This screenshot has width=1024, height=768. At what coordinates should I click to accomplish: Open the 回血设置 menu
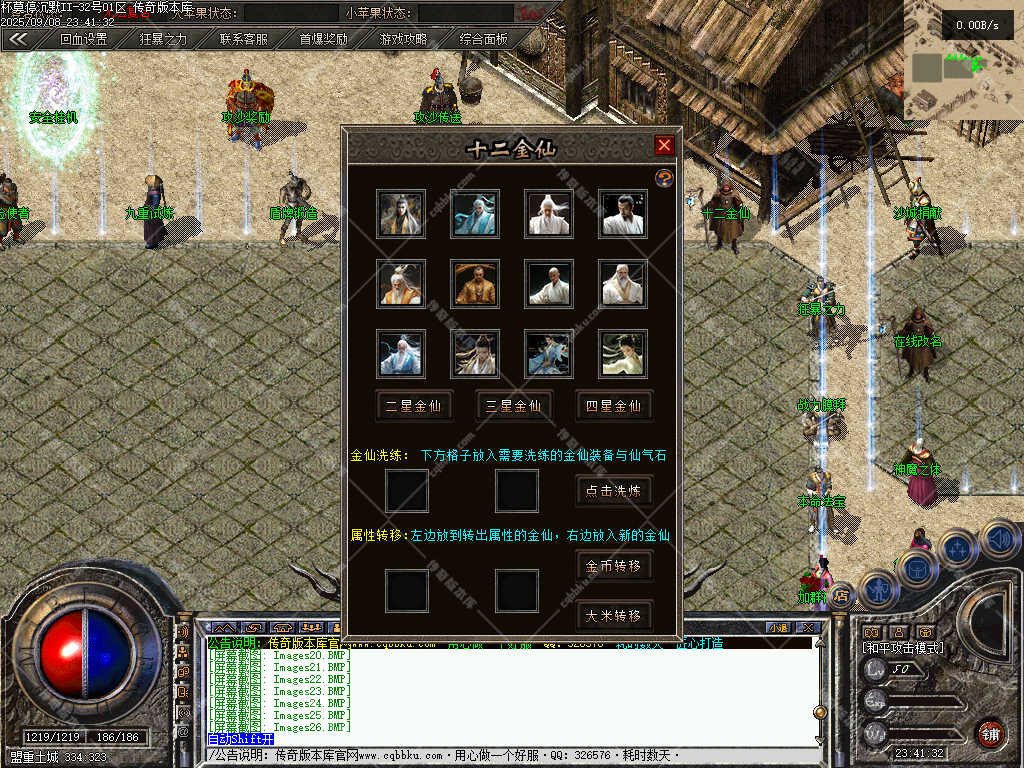pos(83,39)
